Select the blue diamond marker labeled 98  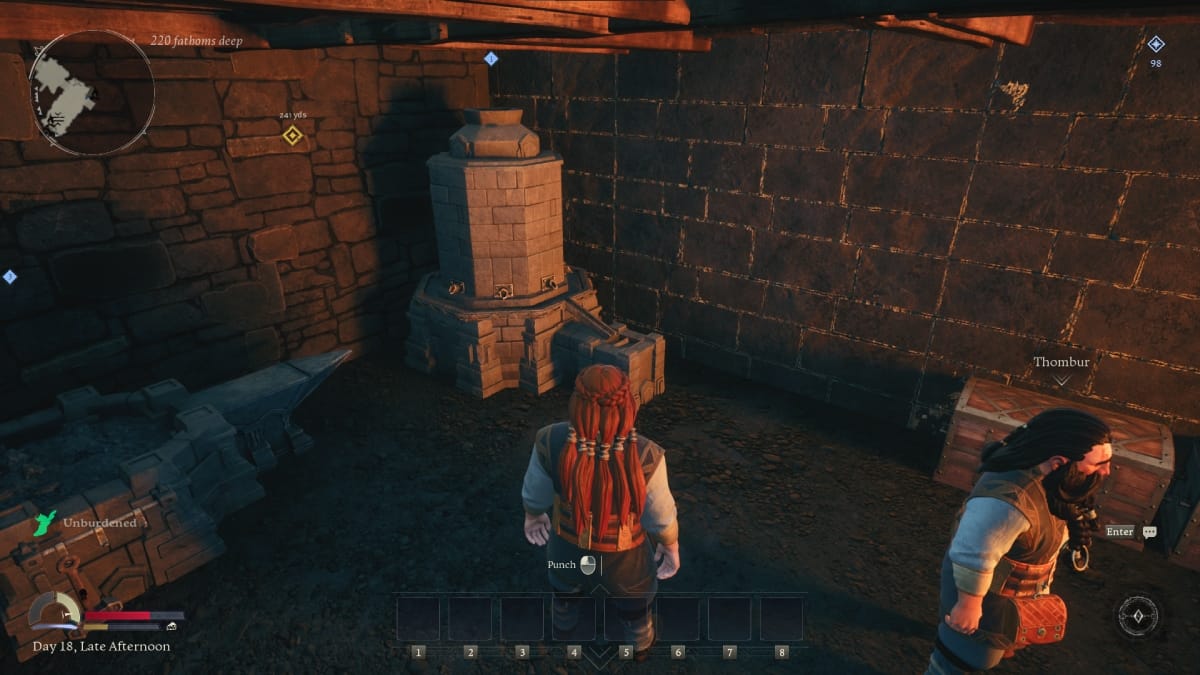point(1156,44)
